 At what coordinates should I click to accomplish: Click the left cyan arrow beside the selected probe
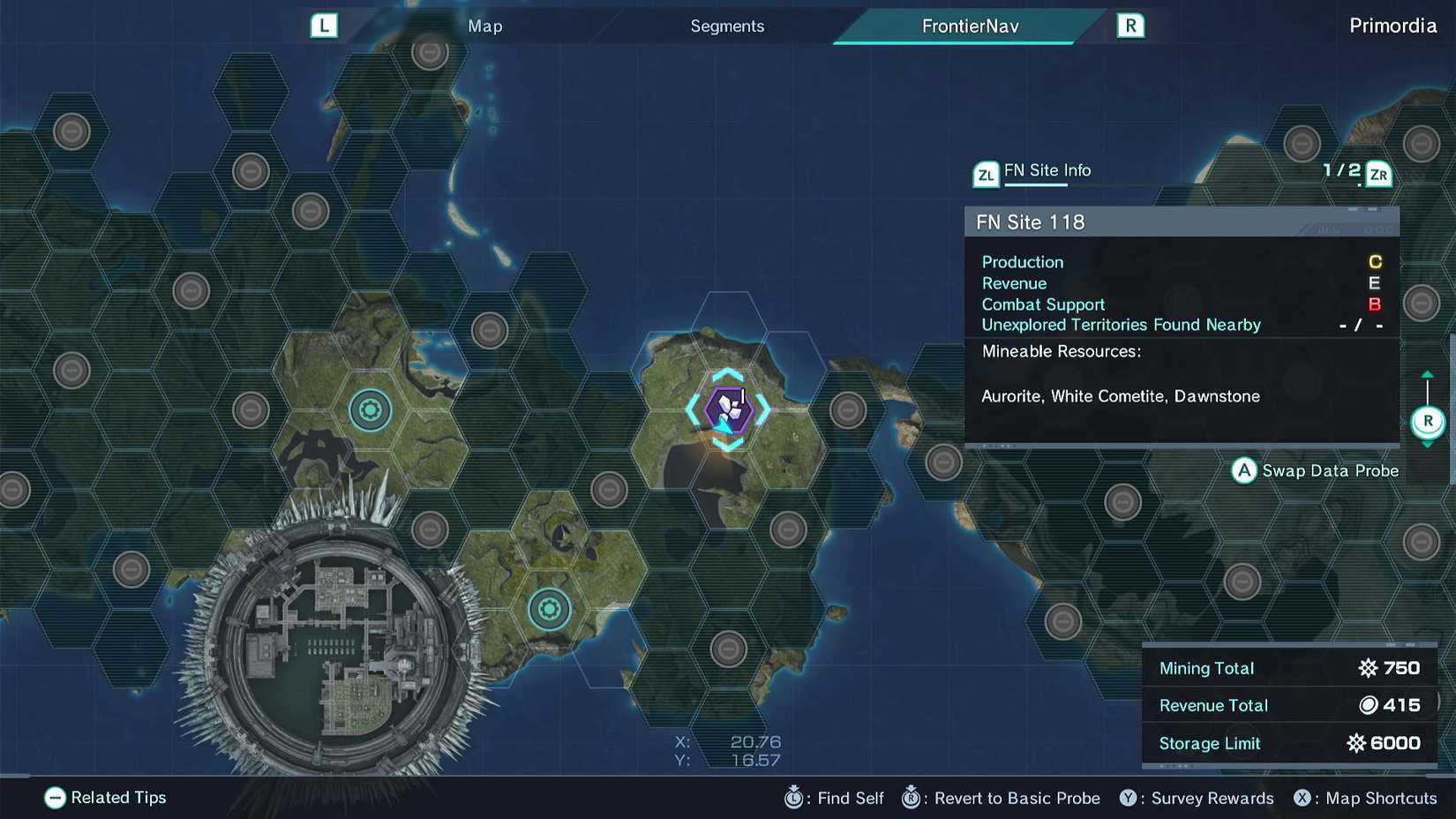[692, 409]
